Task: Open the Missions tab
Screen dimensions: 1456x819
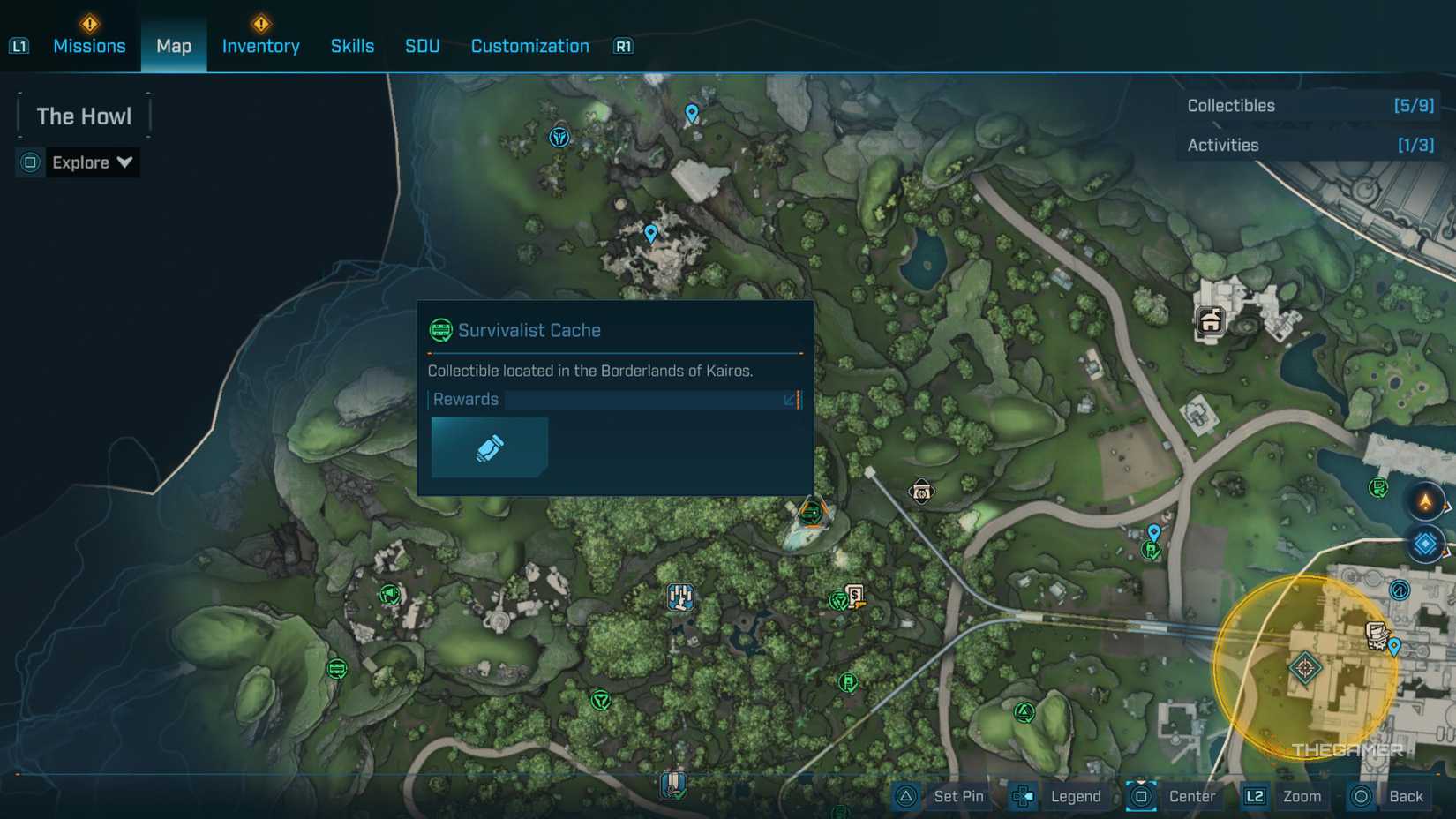Action: (x=89, y=46)
